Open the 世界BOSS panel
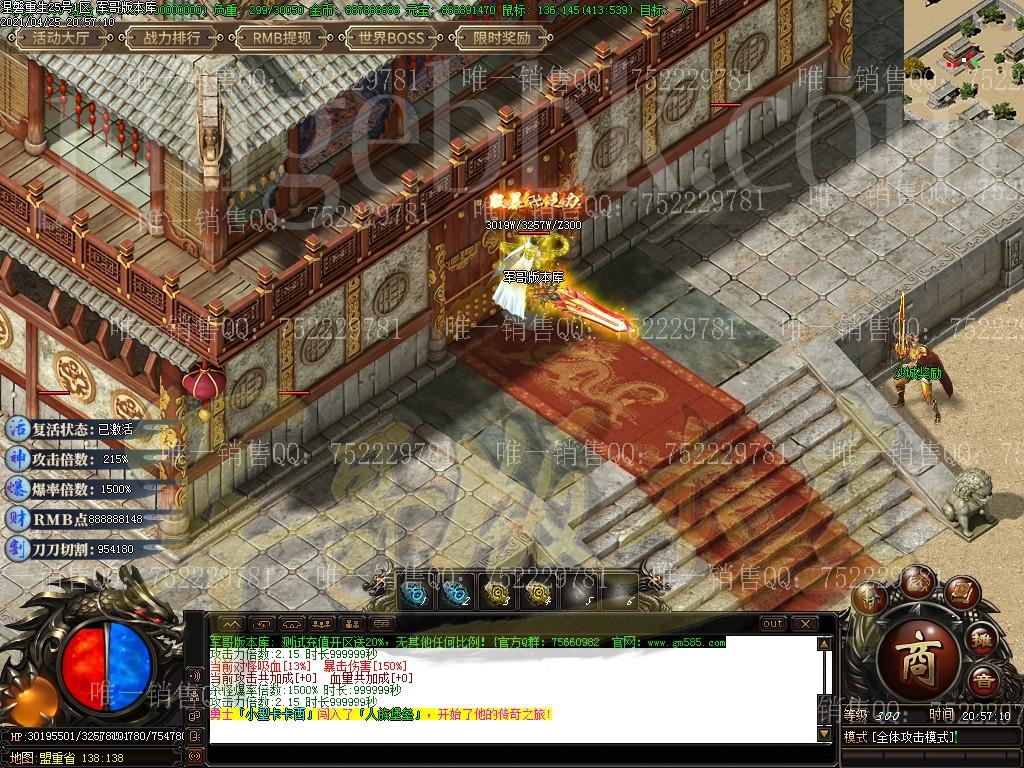The image size is (1024, 768). pyautogui.click(x=391, y=39)
